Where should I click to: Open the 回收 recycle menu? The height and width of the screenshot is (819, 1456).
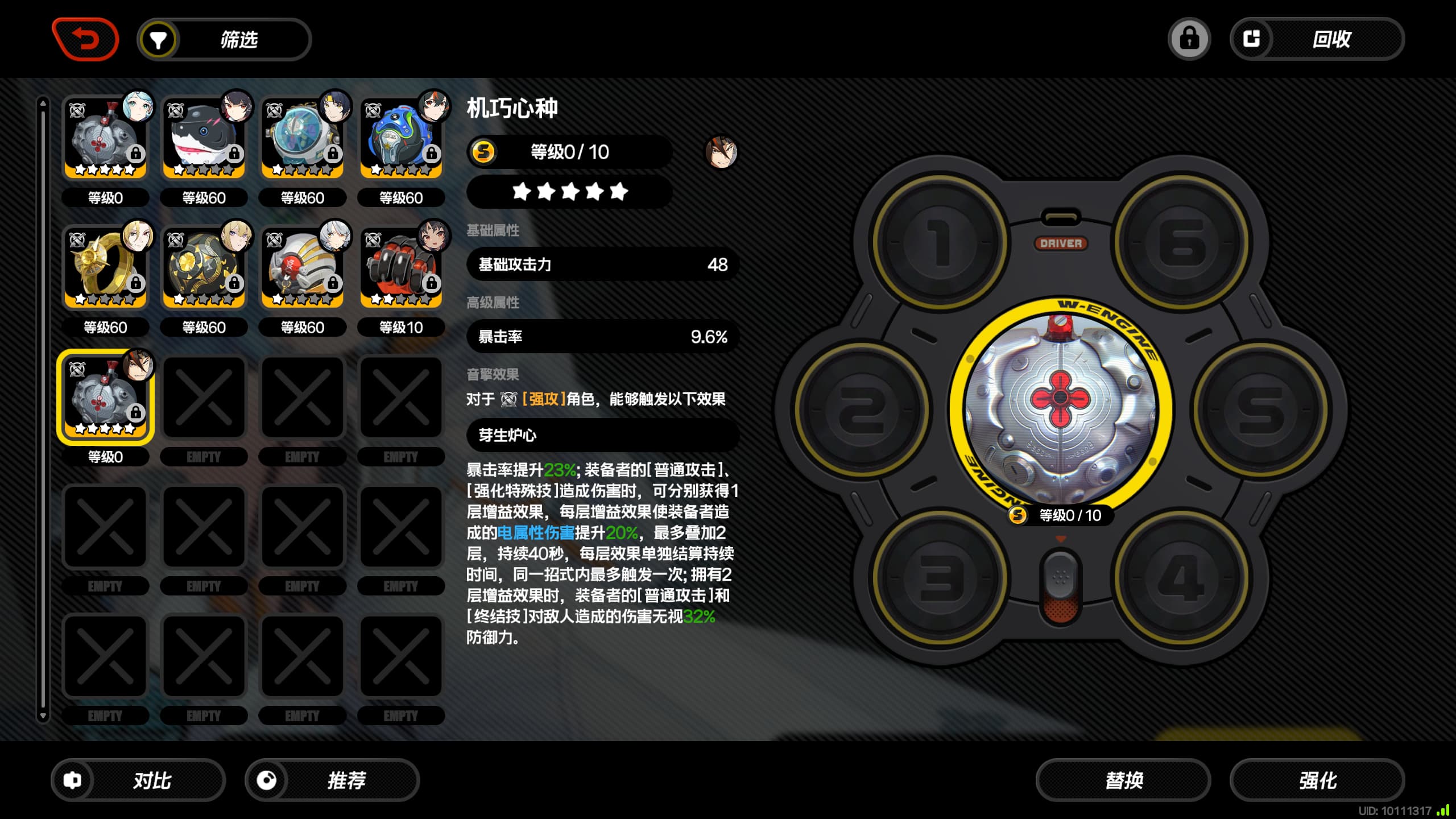pyautogui.click(x=1317, y=39)
